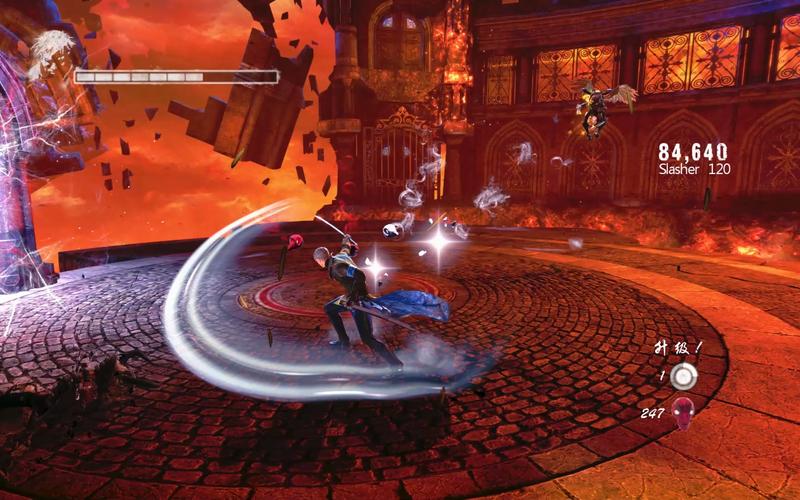800x500 pixels.
Task: Click the Dante emblem beside the health bar
Action: pyautogui.click(x=49, y=55)
